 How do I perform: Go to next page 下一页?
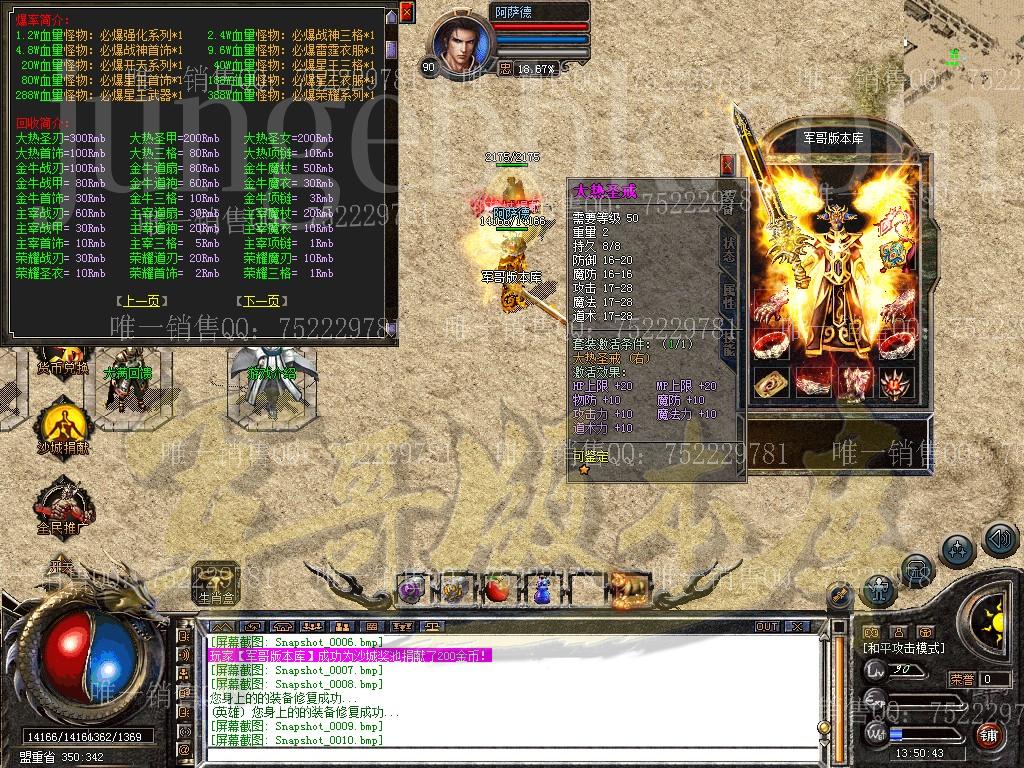[x=259, y=300]
